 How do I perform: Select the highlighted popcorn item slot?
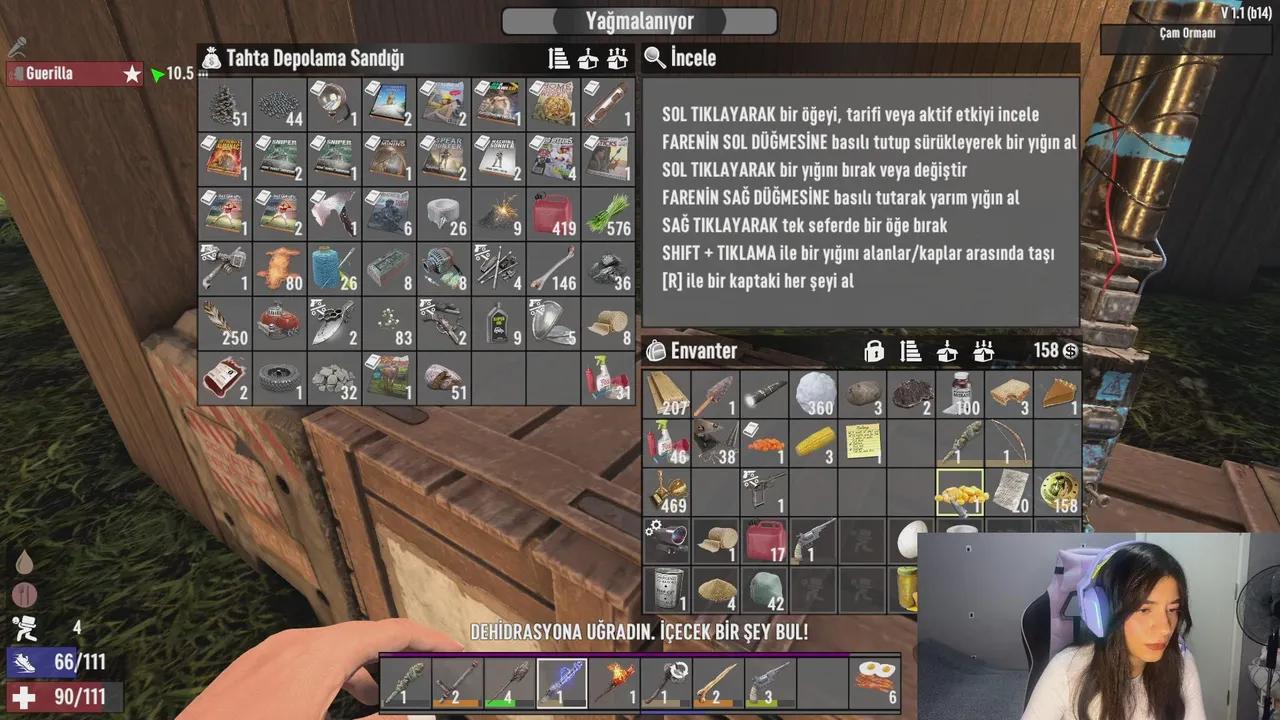pos(960,491)
